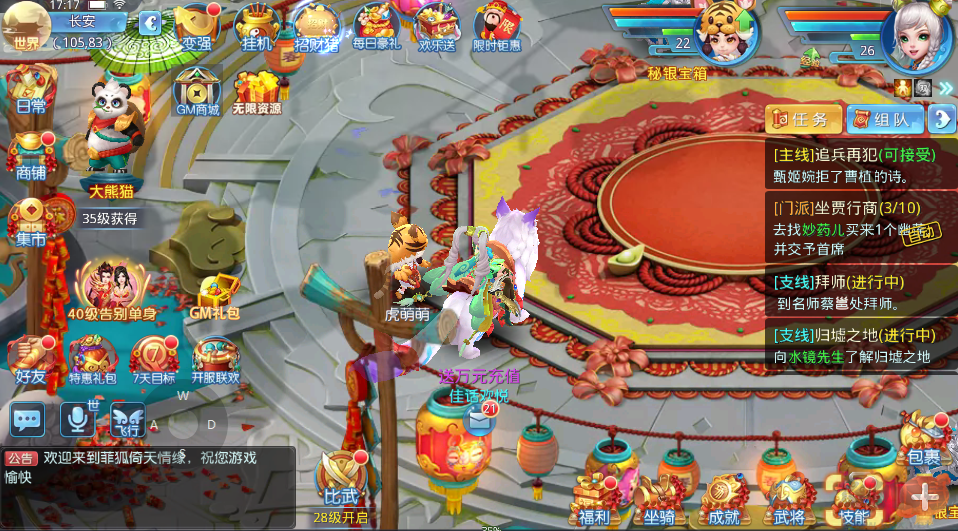The height and width of the screenshot is (531, 958).
Task: Open the 成就 achievements panel
Action: pyautogui.click(x=722, y=497)
